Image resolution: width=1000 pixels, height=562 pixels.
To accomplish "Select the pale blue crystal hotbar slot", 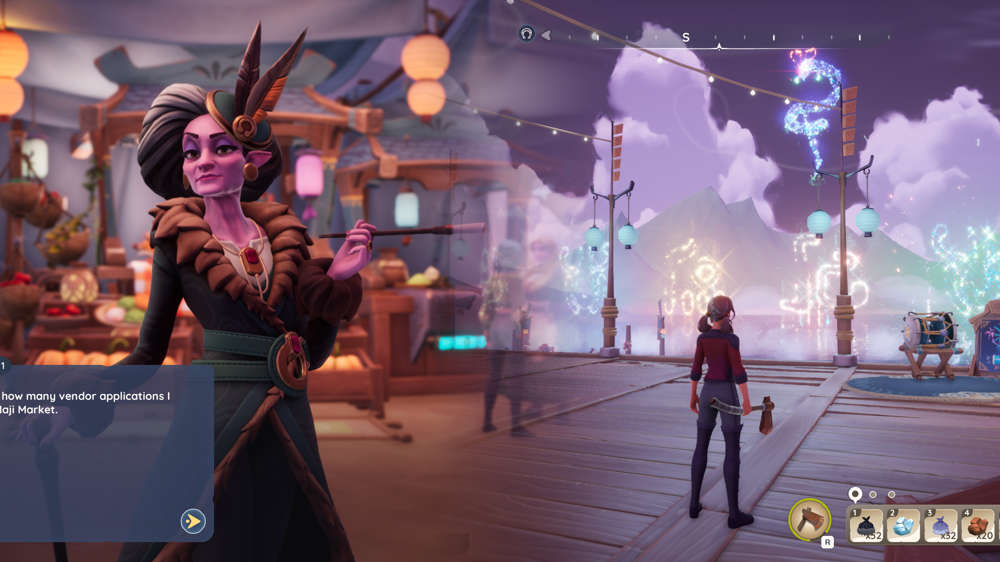I will click(904, 527).
